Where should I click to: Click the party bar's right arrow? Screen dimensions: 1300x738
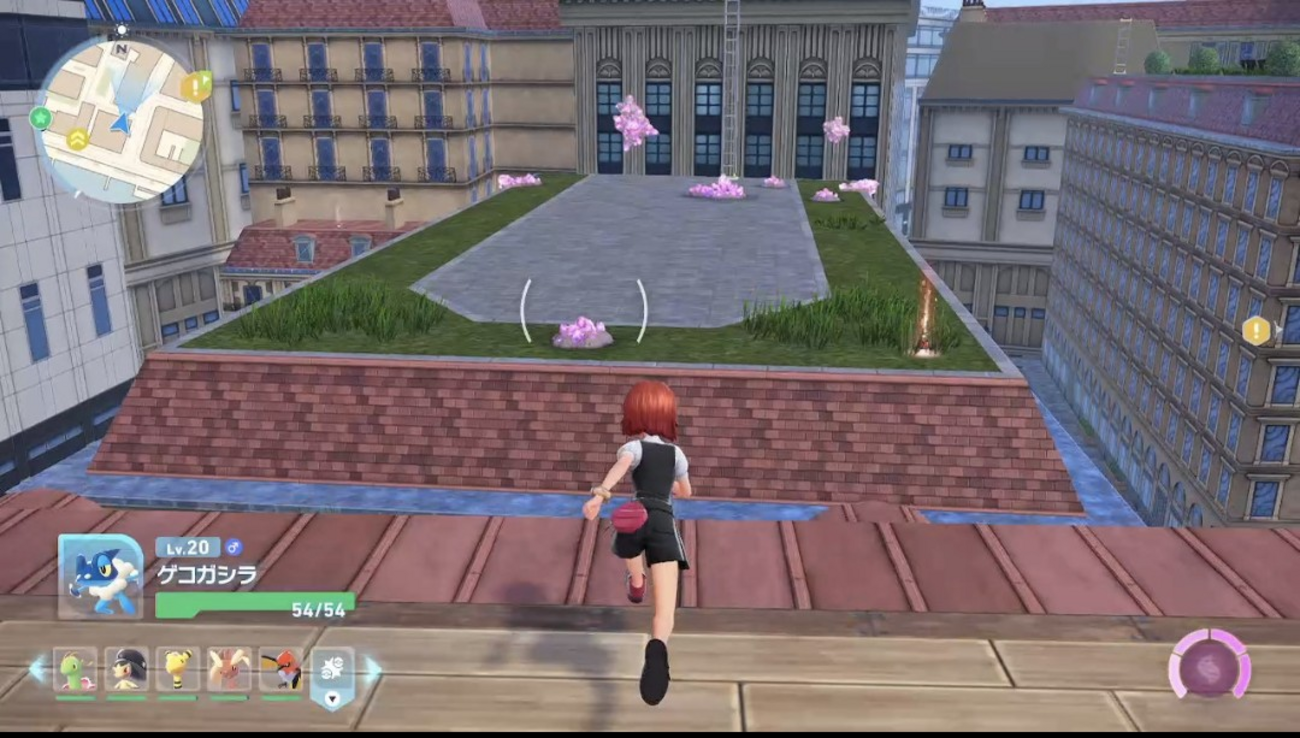point(372,669)
